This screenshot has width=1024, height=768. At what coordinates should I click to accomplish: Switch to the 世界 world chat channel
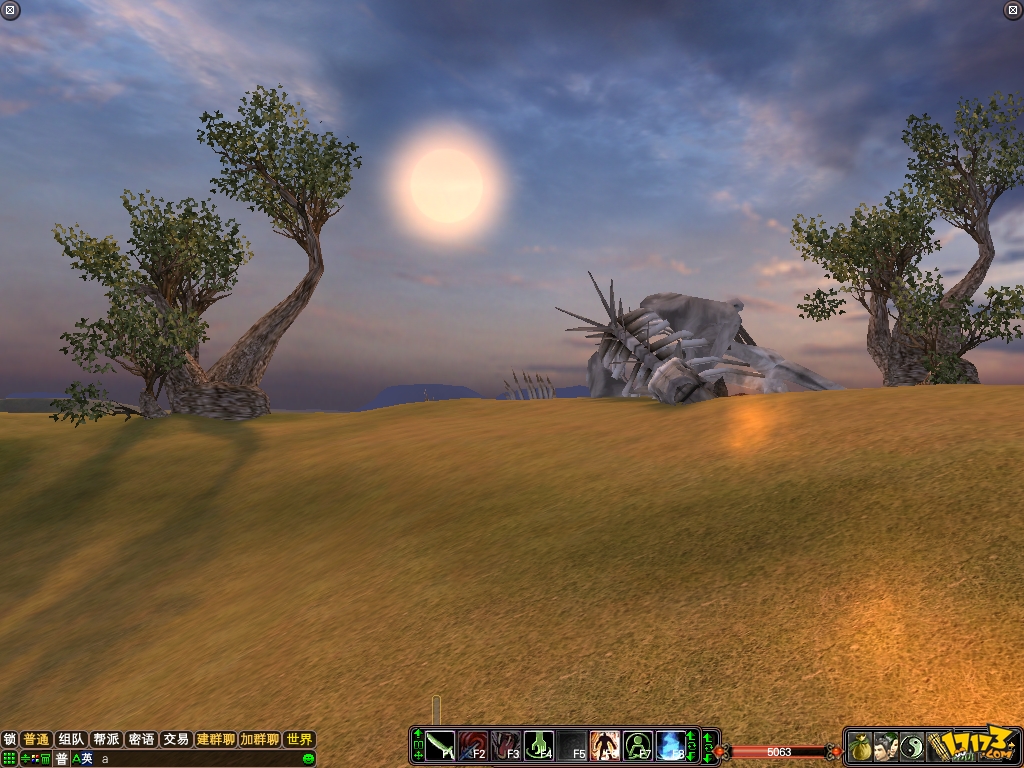coord(299,740)
